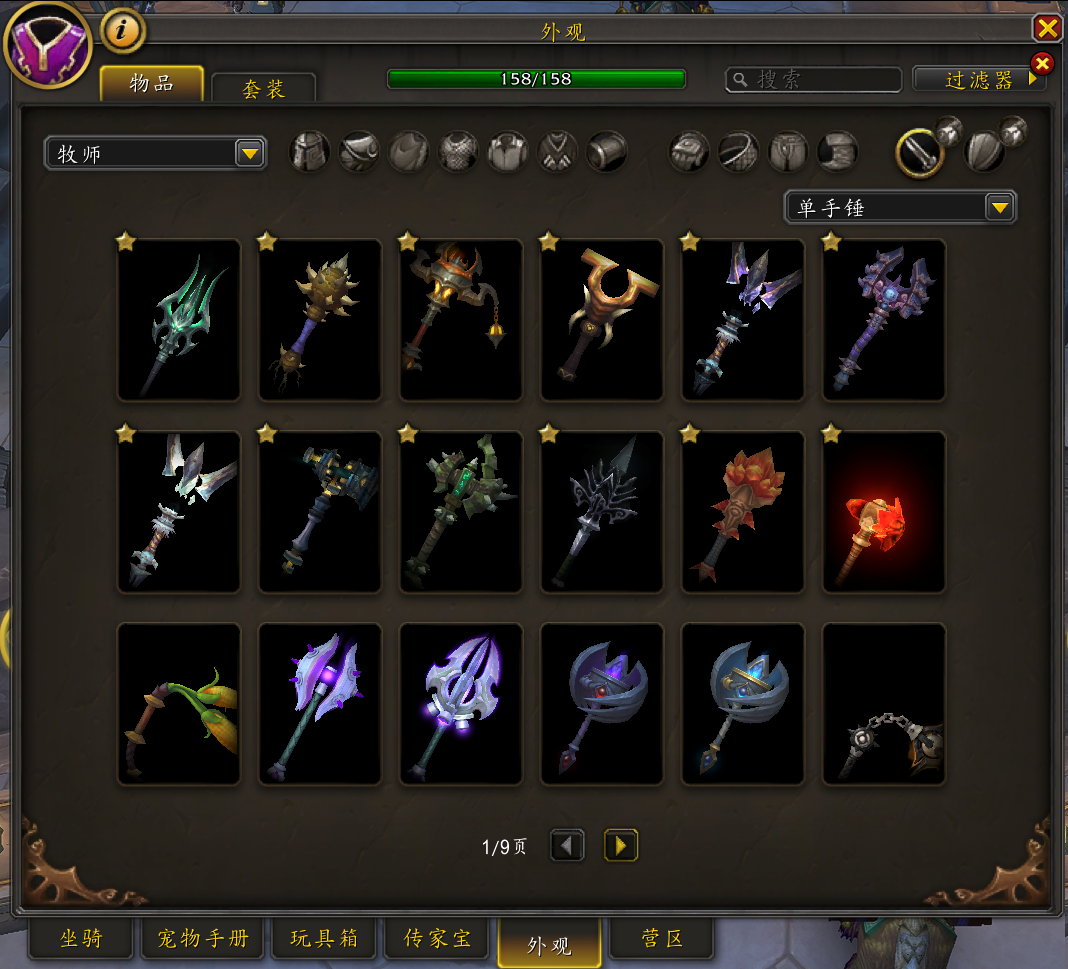Open the 坐骑 mounts tab
Image resolution: width=1068 pixels, height=969 pixels.
pos(81,939)
